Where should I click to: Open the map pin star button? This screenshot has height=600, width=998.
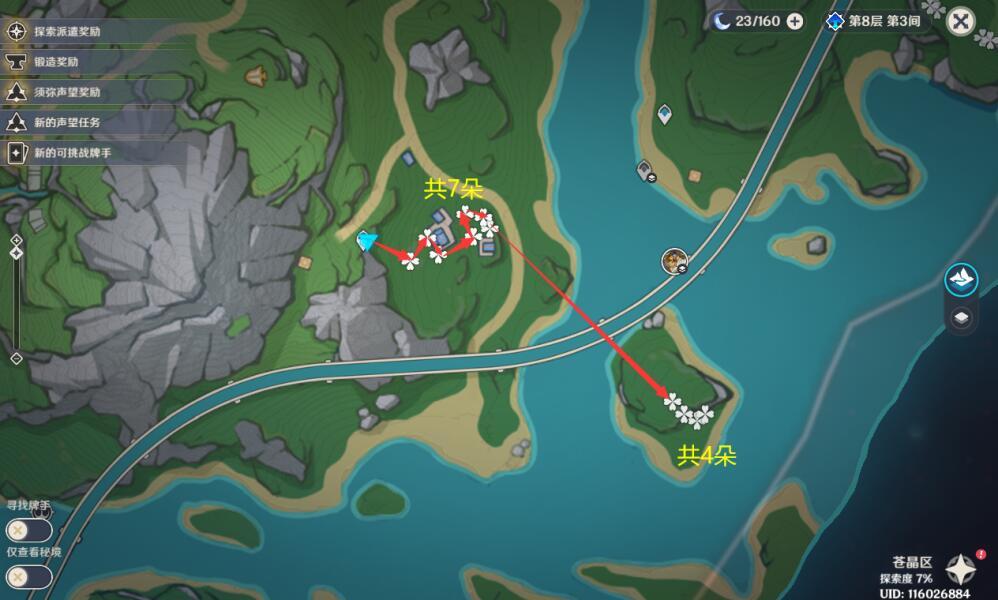pyautogui.click(x=961, y=569)
